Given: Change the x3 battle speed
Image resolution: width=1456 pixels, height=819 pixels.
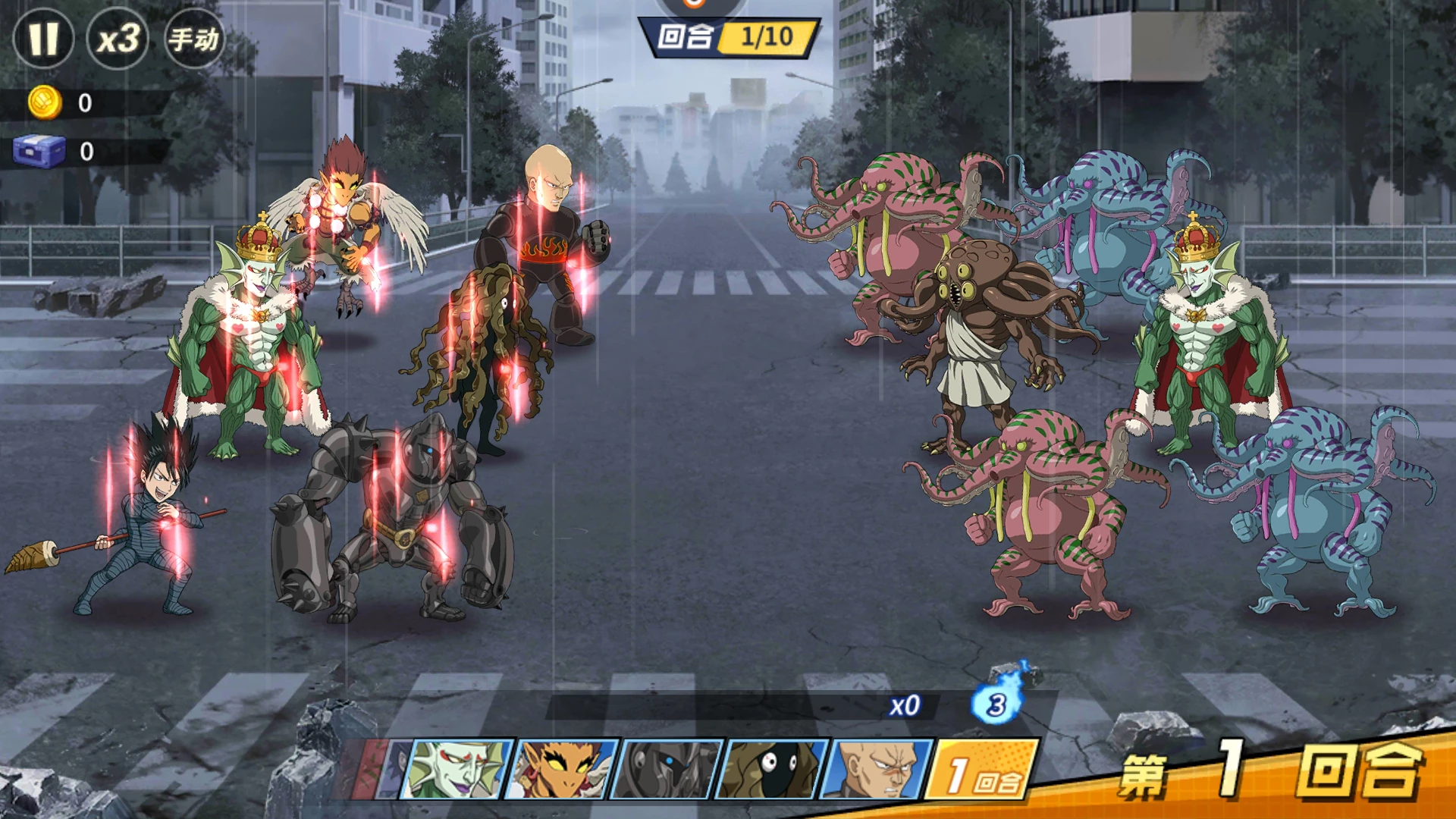Looking at the screenshot, I should [118, 39].
